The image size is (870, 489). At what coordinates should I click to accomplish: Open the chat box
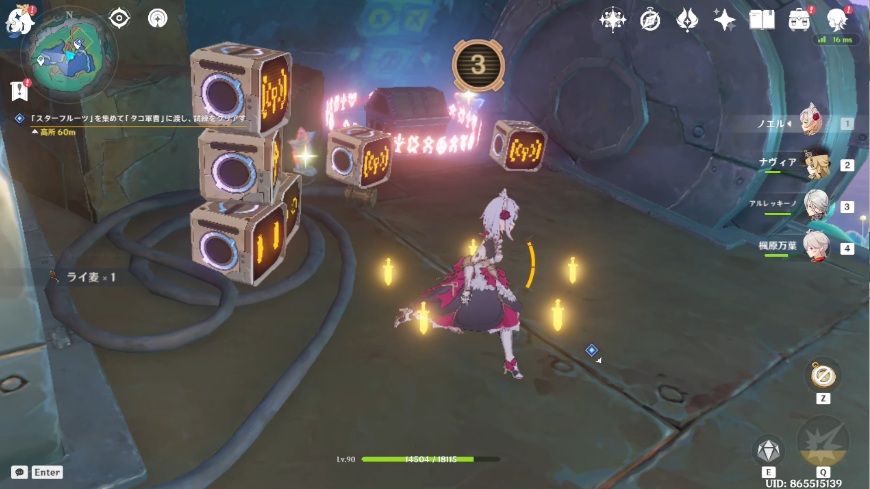[x=20, y=472]
